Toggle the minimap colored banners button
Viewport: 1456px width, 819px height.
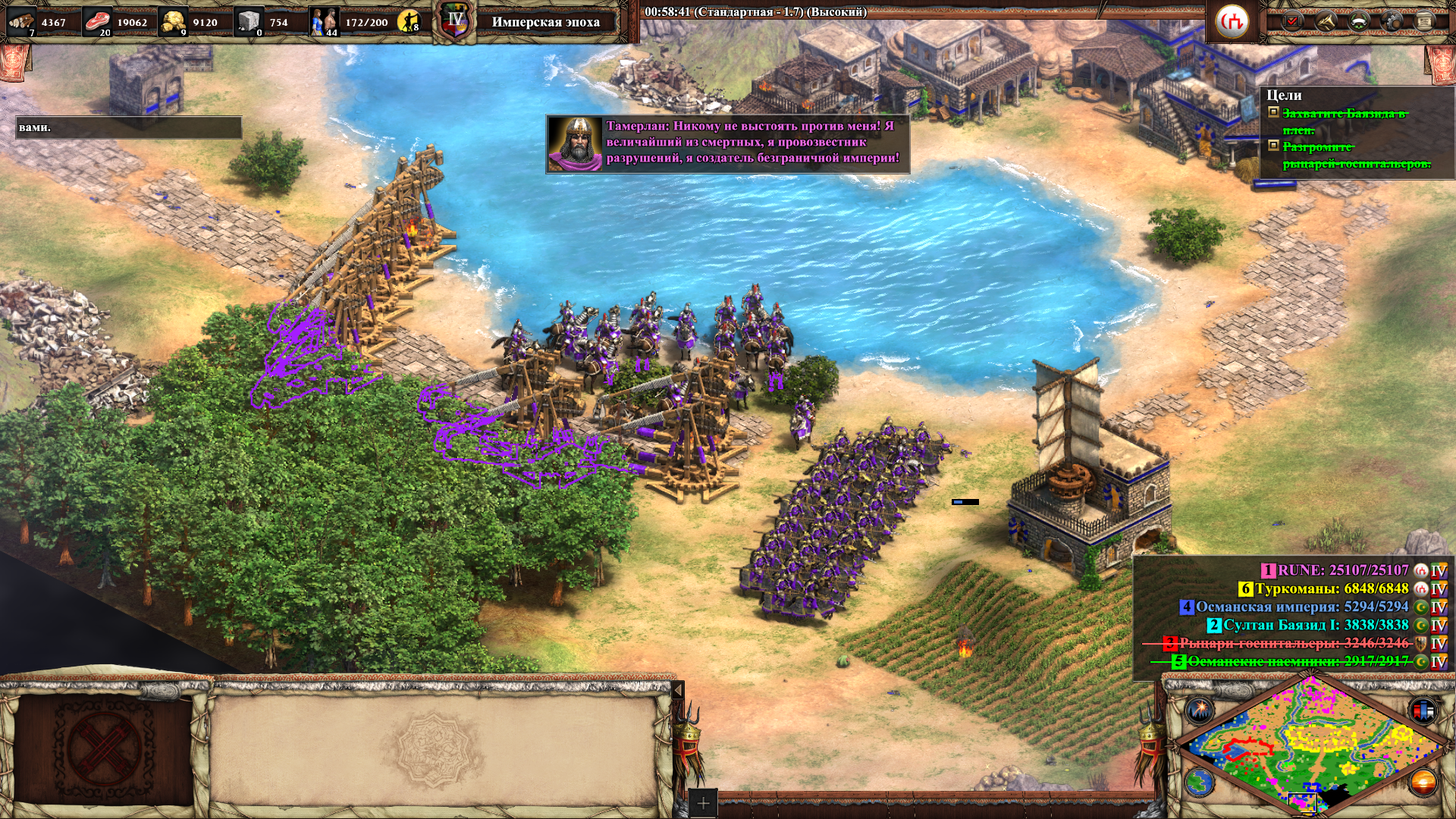coord(1423,711)
